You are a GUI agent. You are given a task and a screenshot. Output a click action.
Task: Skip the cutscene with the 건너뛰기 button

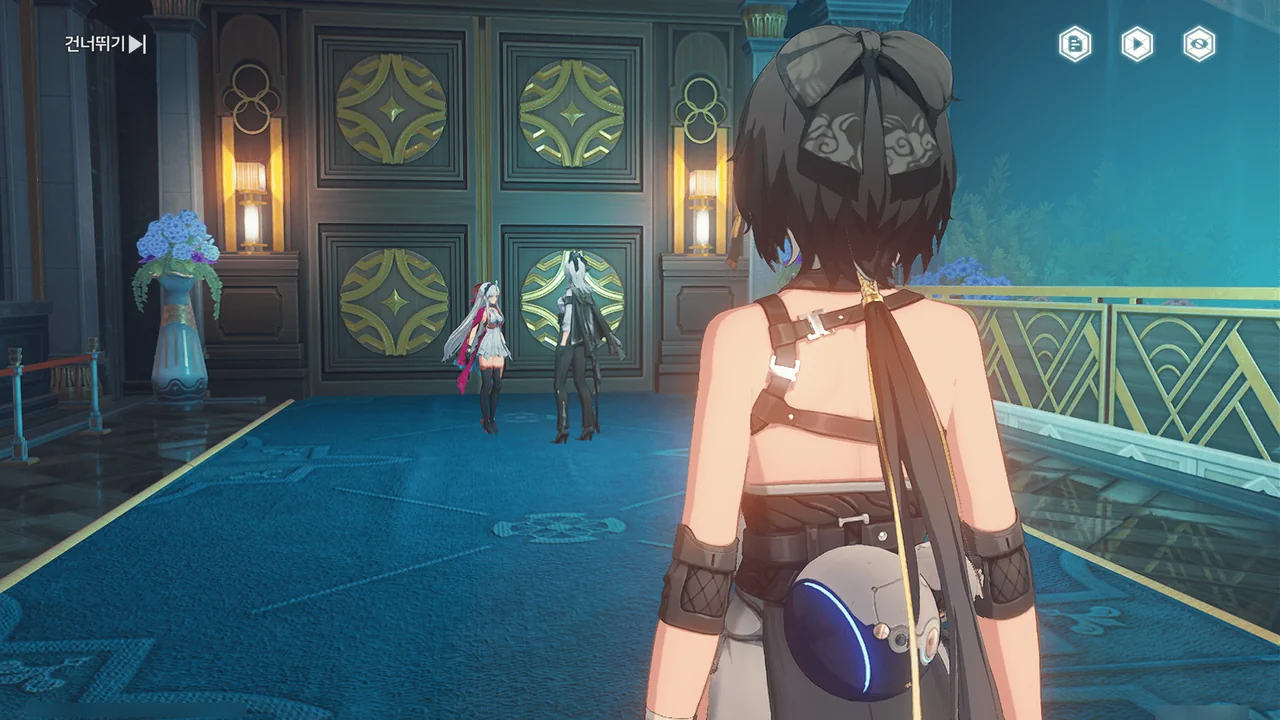tap(106, 44)
